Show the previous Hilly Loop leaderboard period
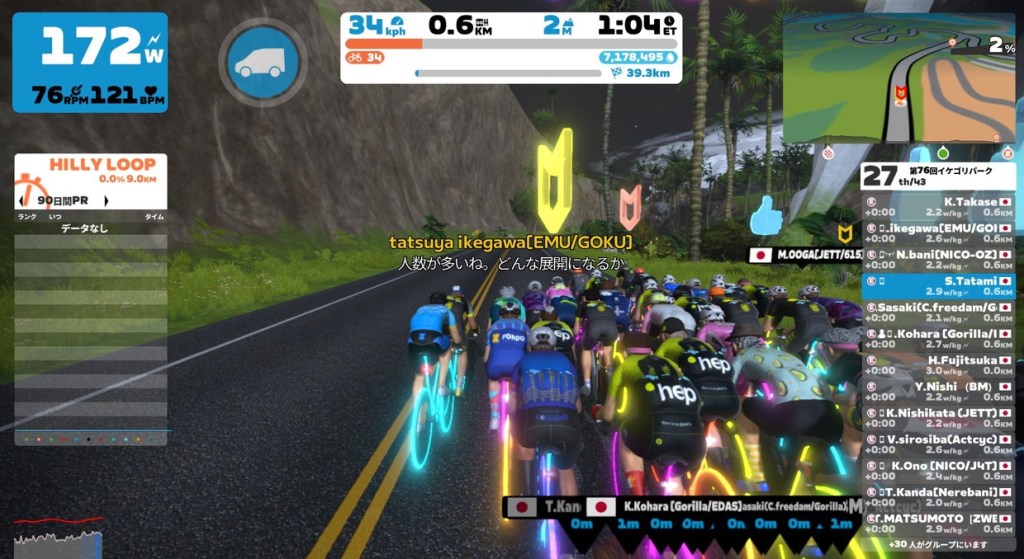The width and height of the screenshot is (1024, 559). [22, 201]
